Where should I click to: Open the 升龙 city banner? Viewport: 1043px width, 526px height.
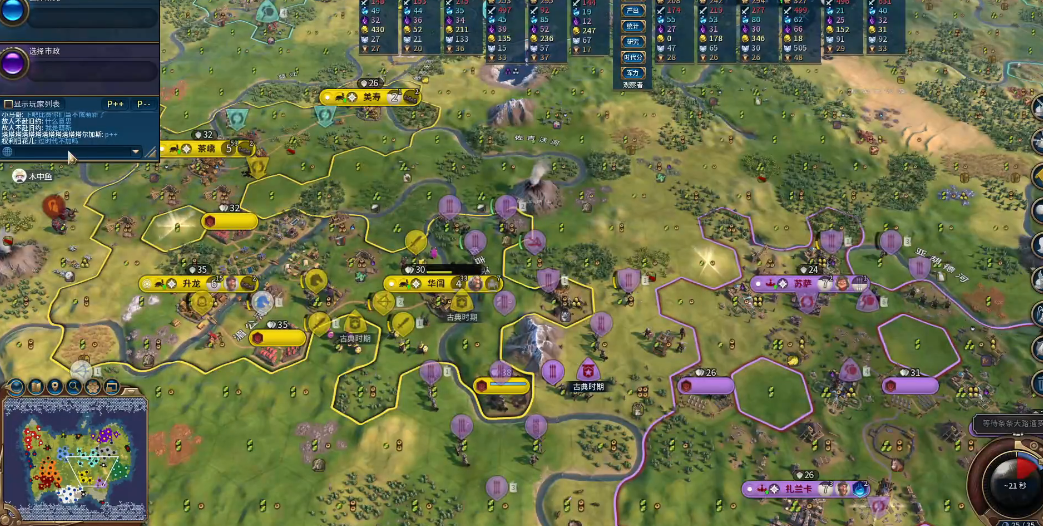[192, 284]
